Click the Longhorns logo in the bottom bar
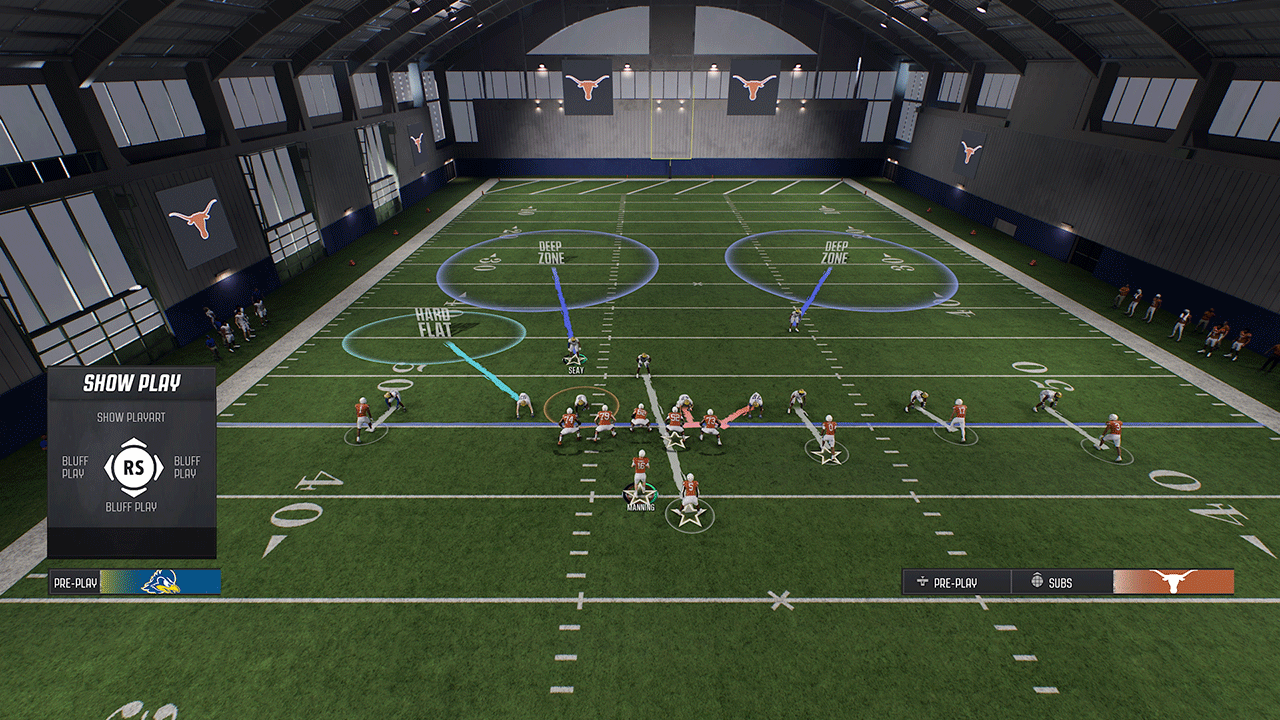This screenshot has width=1280, height=720. pyautogui.click(x=1173, y=582)
